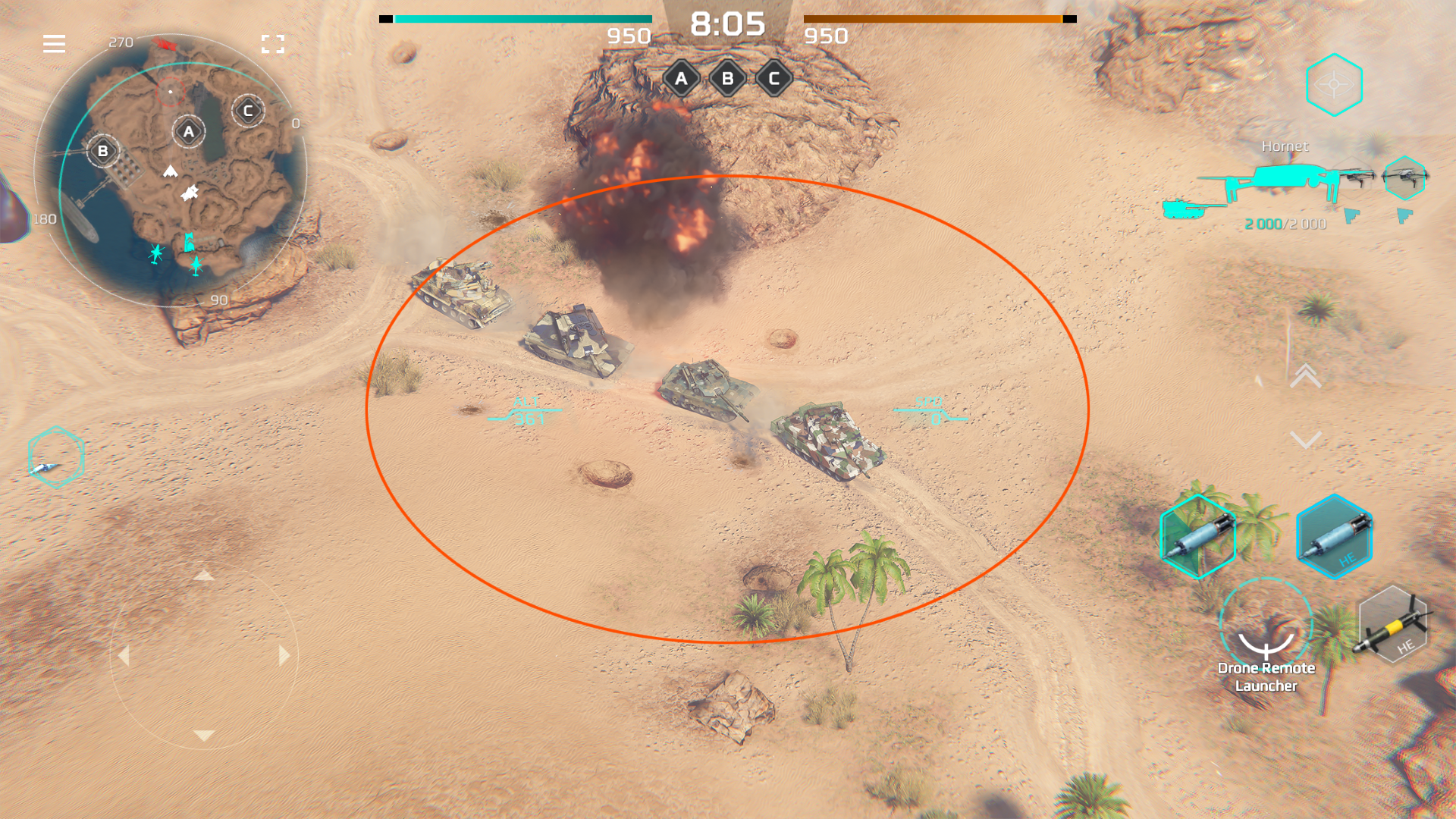Increase altitude with the double up arrow
The width and height of the screenshot is (1456, 819).
tap(1306, 375)
